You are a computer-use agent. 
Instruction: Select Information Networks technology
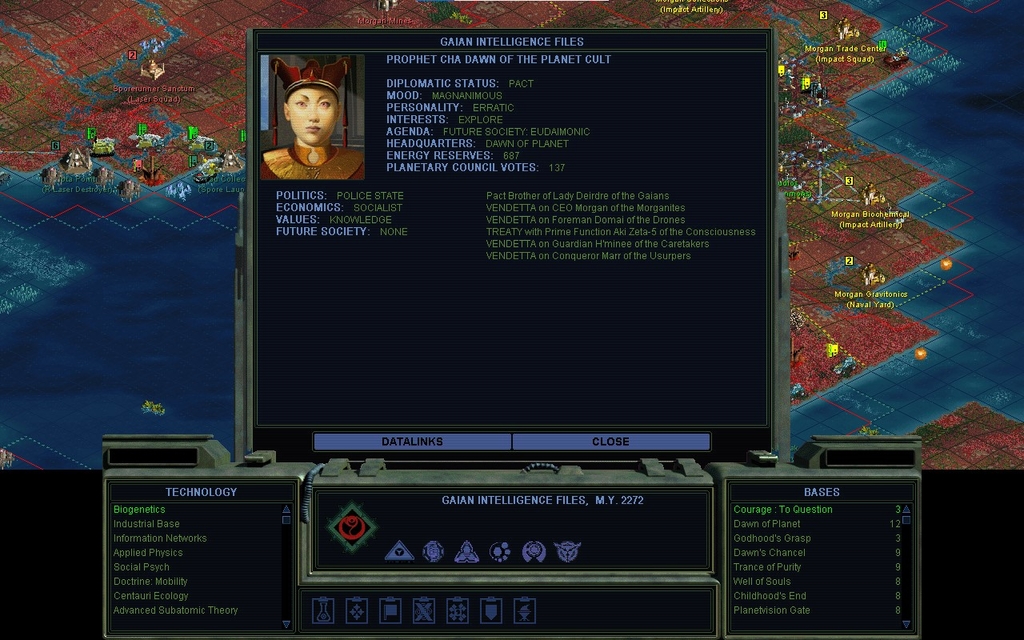coord(160,538)
